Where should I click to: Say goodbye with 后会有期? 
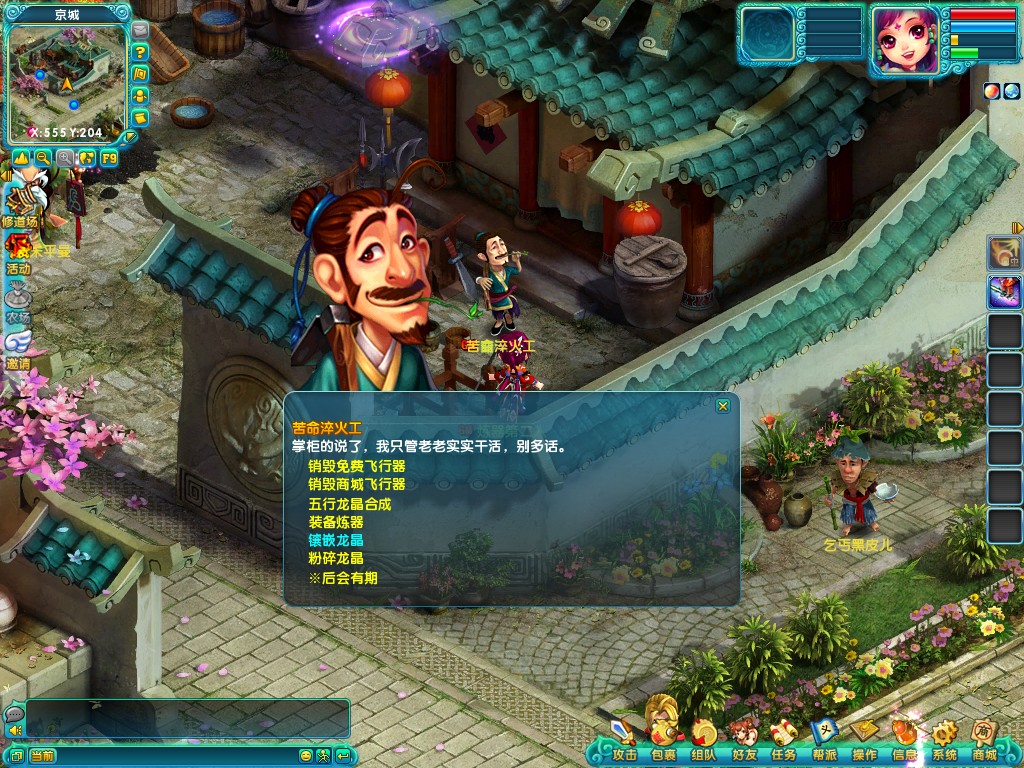click(343, 578)
